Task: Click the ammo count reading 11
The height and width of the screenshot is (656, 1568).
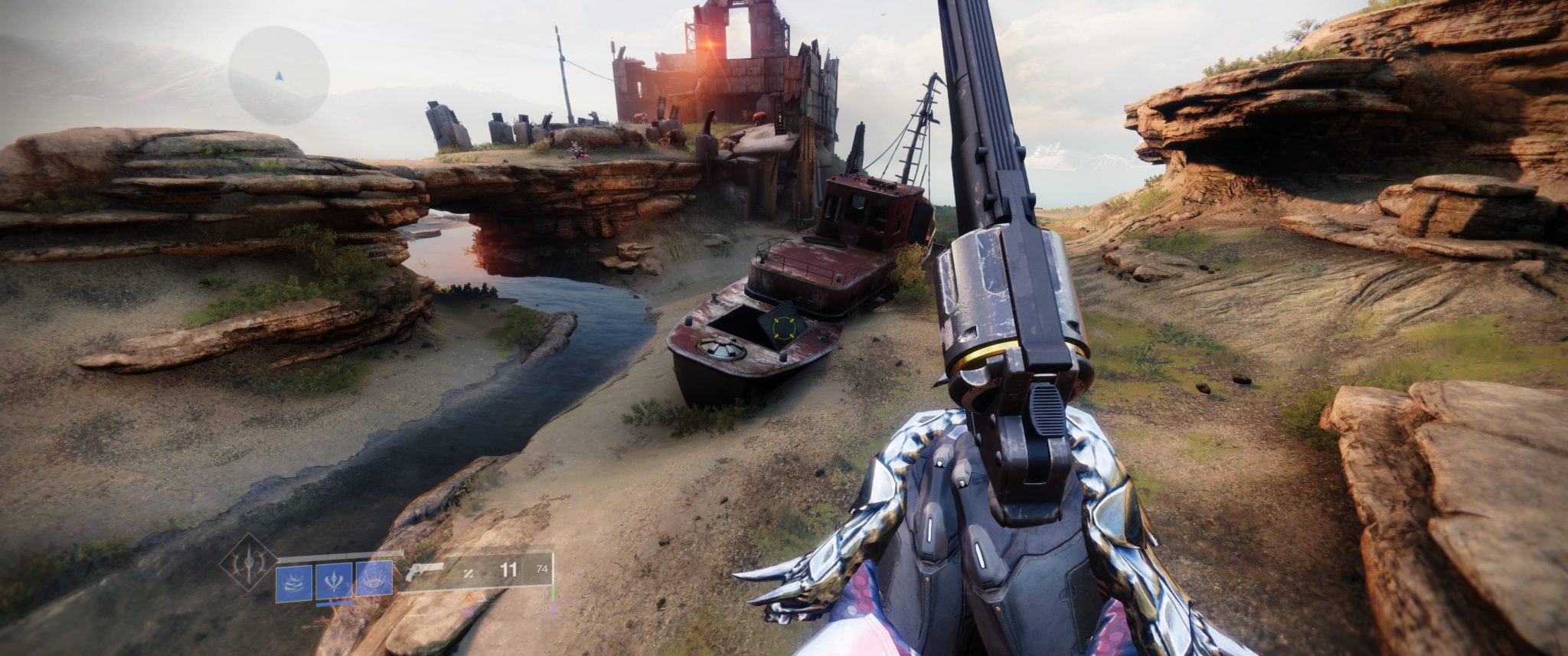Action: click(x=508, y=570)
